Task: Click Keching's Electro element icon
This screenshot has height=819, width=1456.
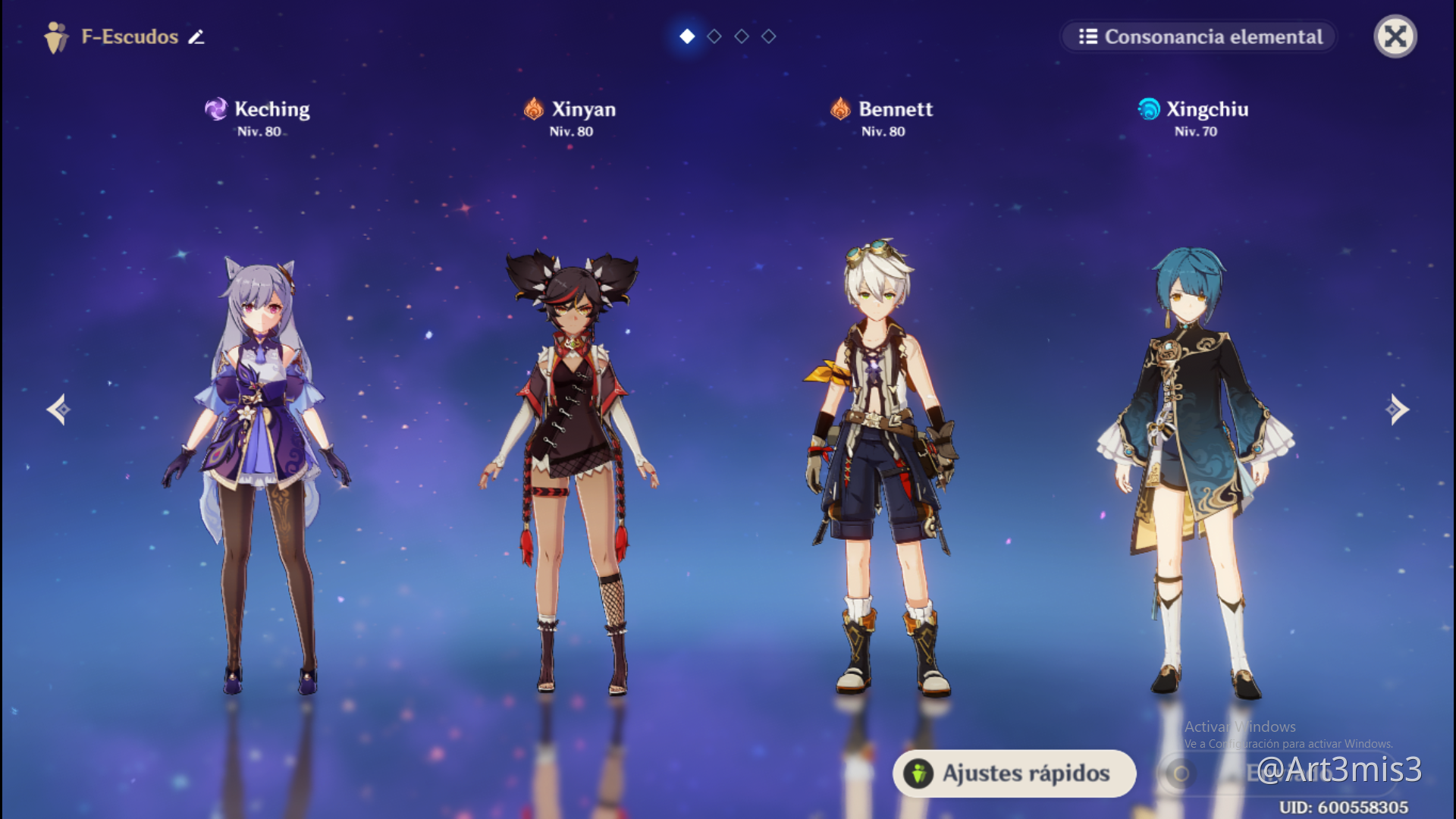Action: click(x=218, y=108)
